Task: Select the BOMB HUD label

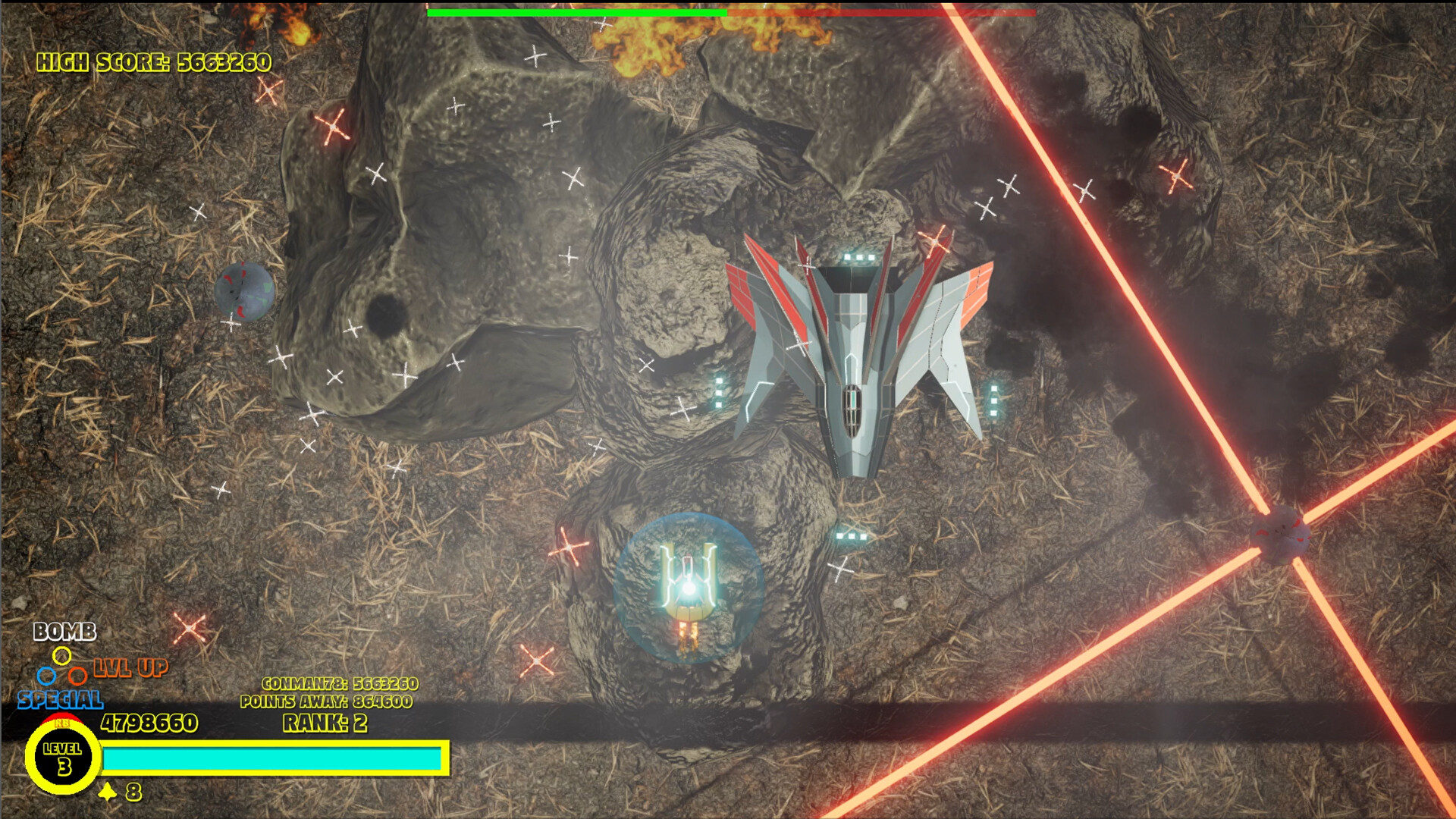Action: coord(64,630)
